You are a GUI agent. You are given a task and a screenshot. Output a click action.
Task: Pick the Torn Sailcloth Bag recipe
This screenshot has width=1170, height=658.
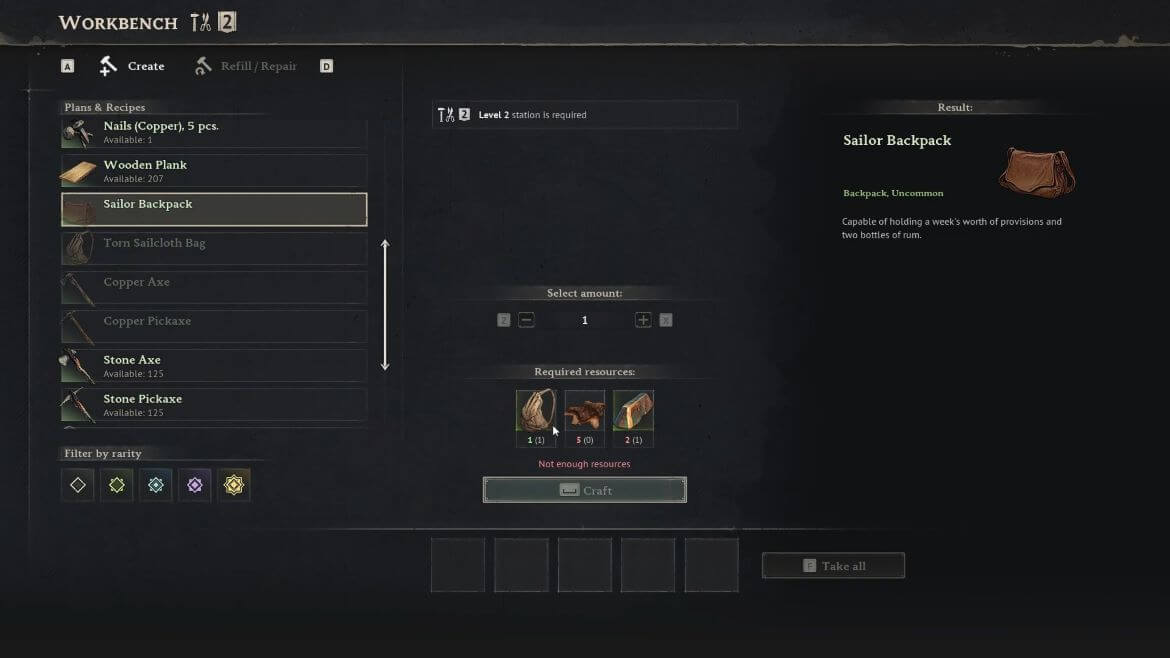pyautogui.click(x=214, y=249)
